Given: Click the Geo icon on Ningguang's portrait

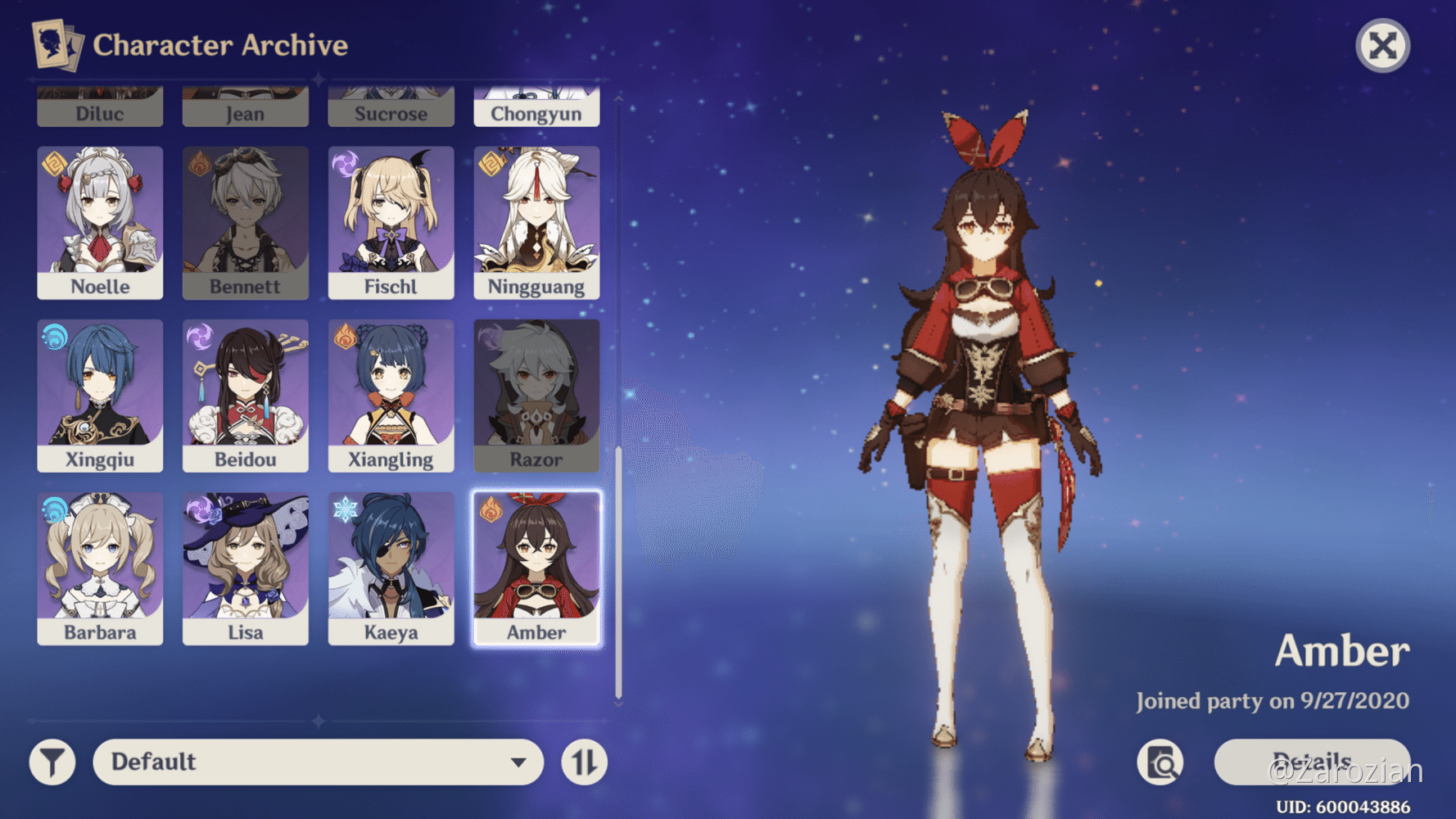Looking at the screenshot, I should (491, 165).
